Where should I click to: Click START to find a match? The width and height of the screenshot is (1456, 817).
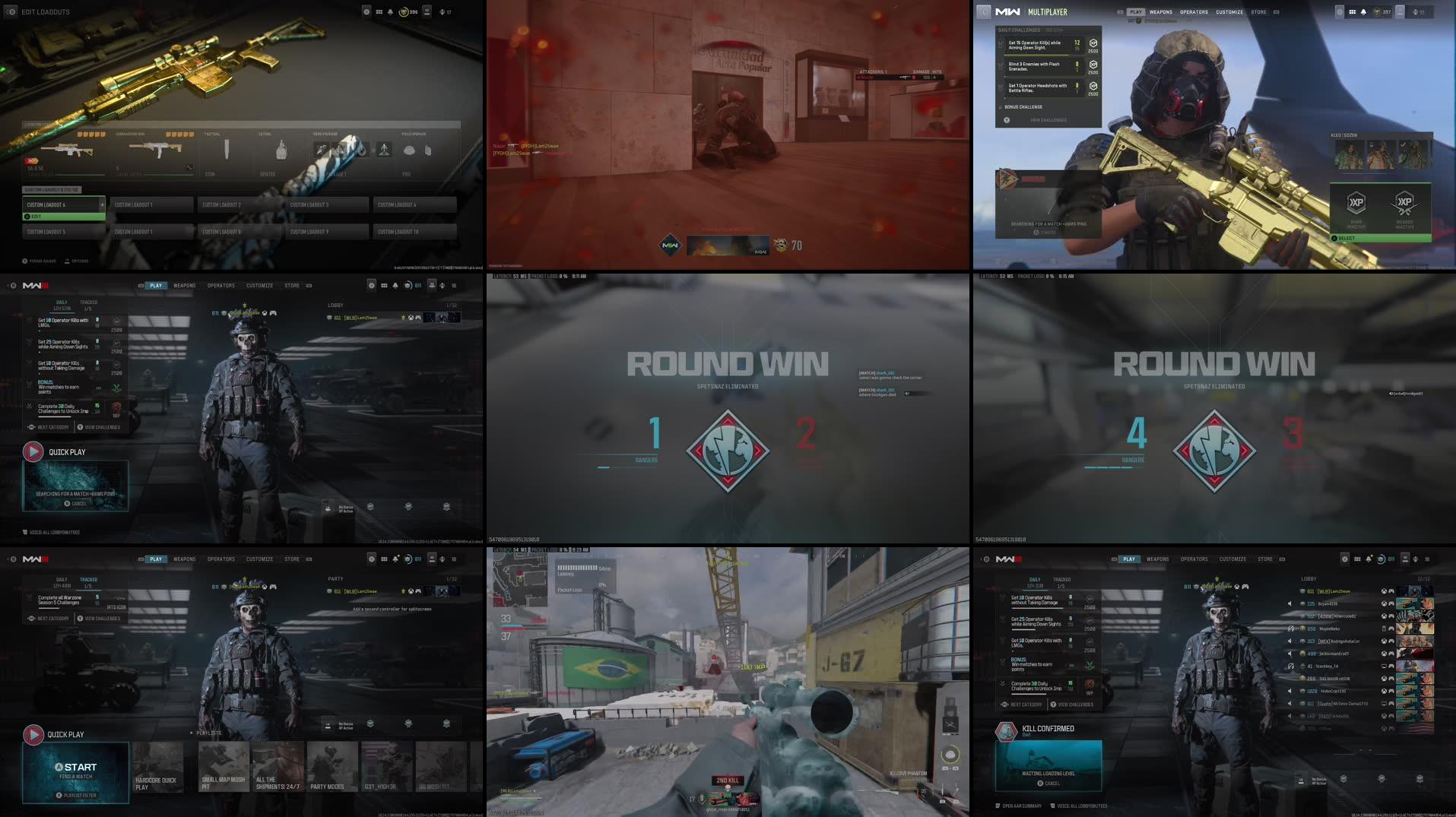[x=76, y=767]
